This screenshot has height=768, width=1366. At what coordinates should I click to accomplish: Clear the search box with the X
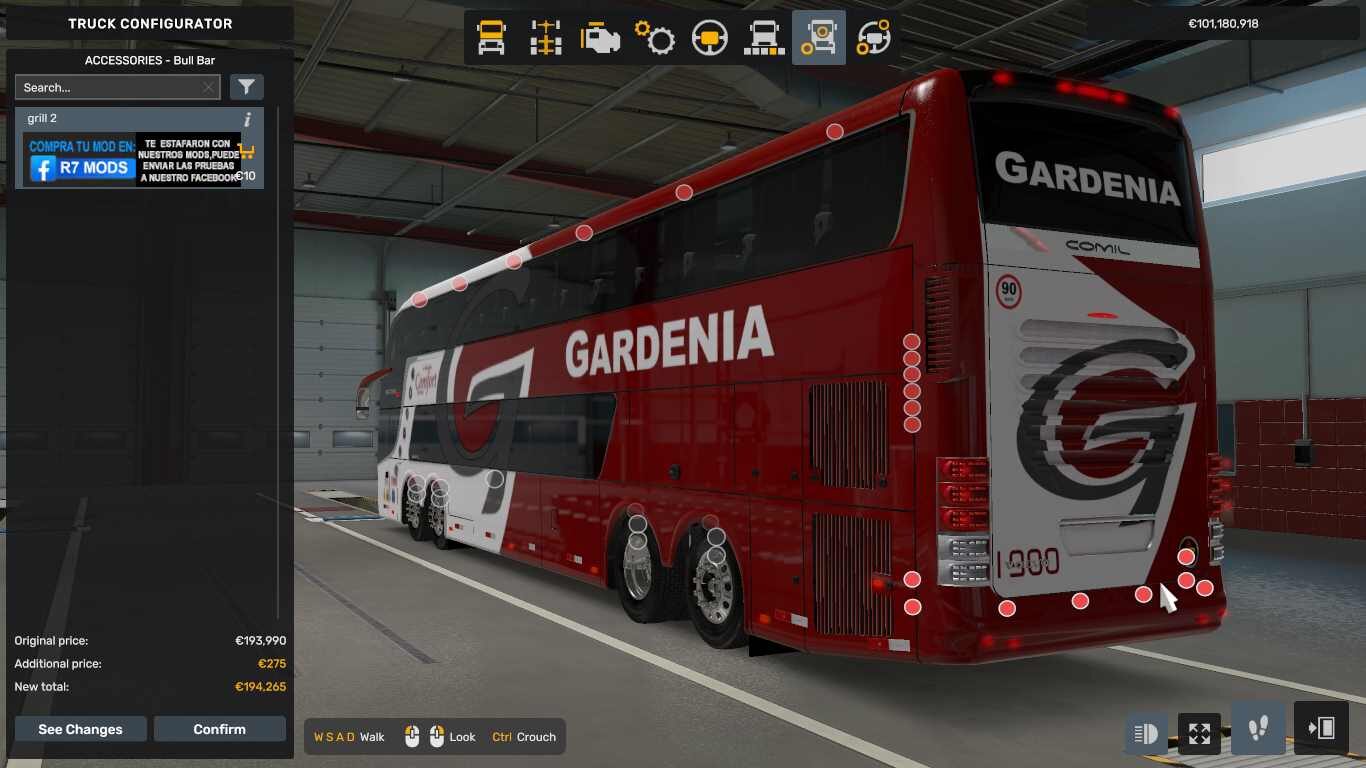point(208,87)
